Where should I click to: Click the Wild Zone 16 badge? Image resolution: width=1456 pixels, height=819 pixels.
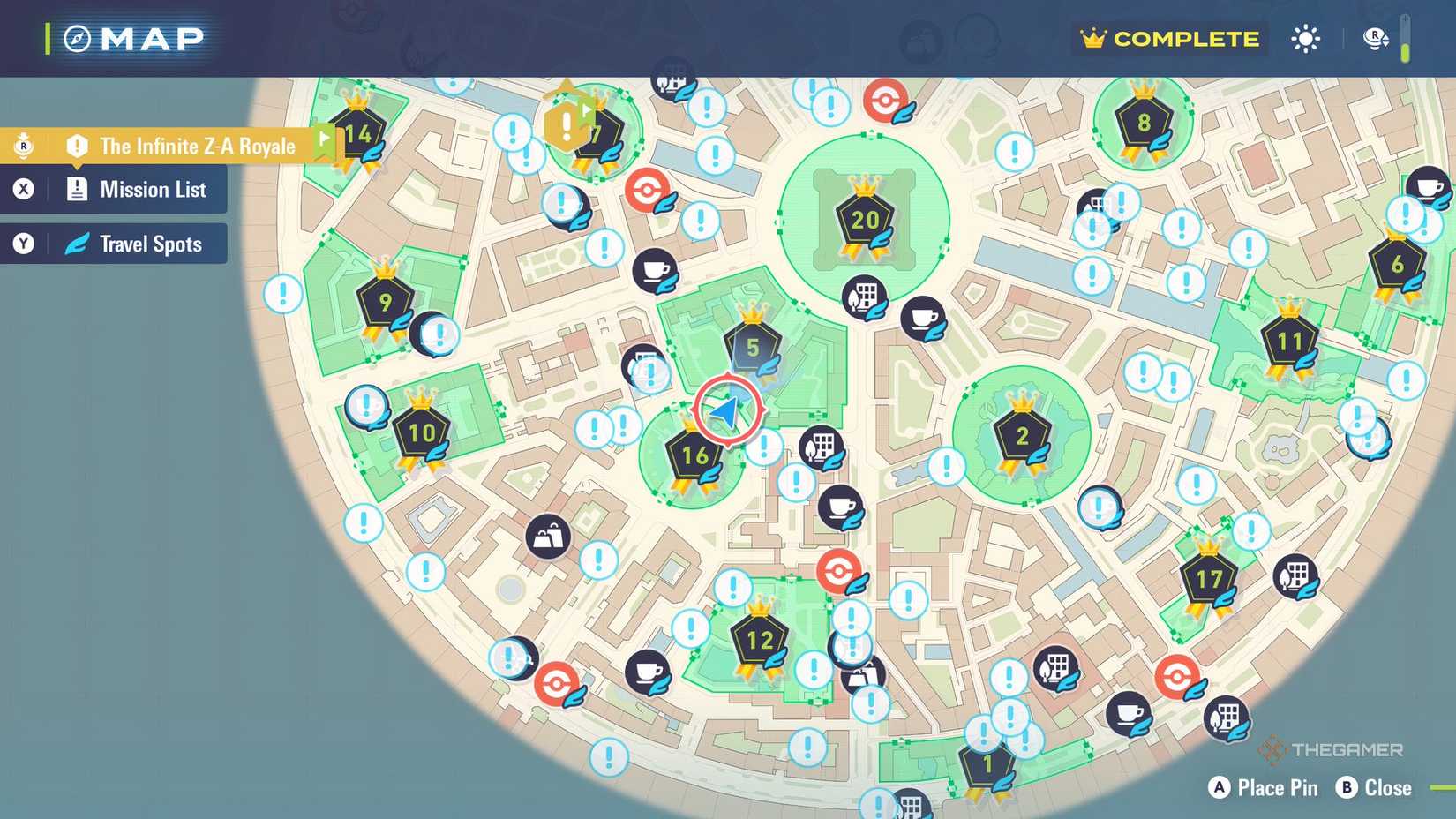click(x=694, y=455)
